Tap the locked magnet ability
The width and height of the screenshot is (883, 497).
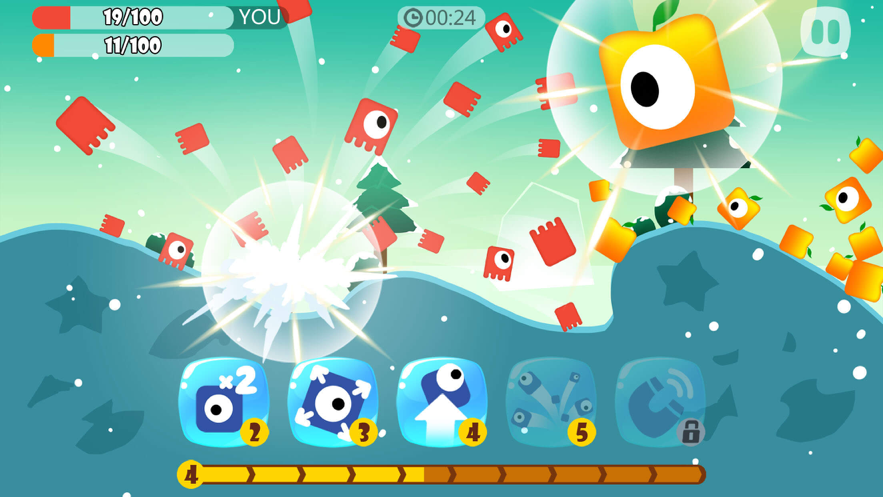click(660, 401)
